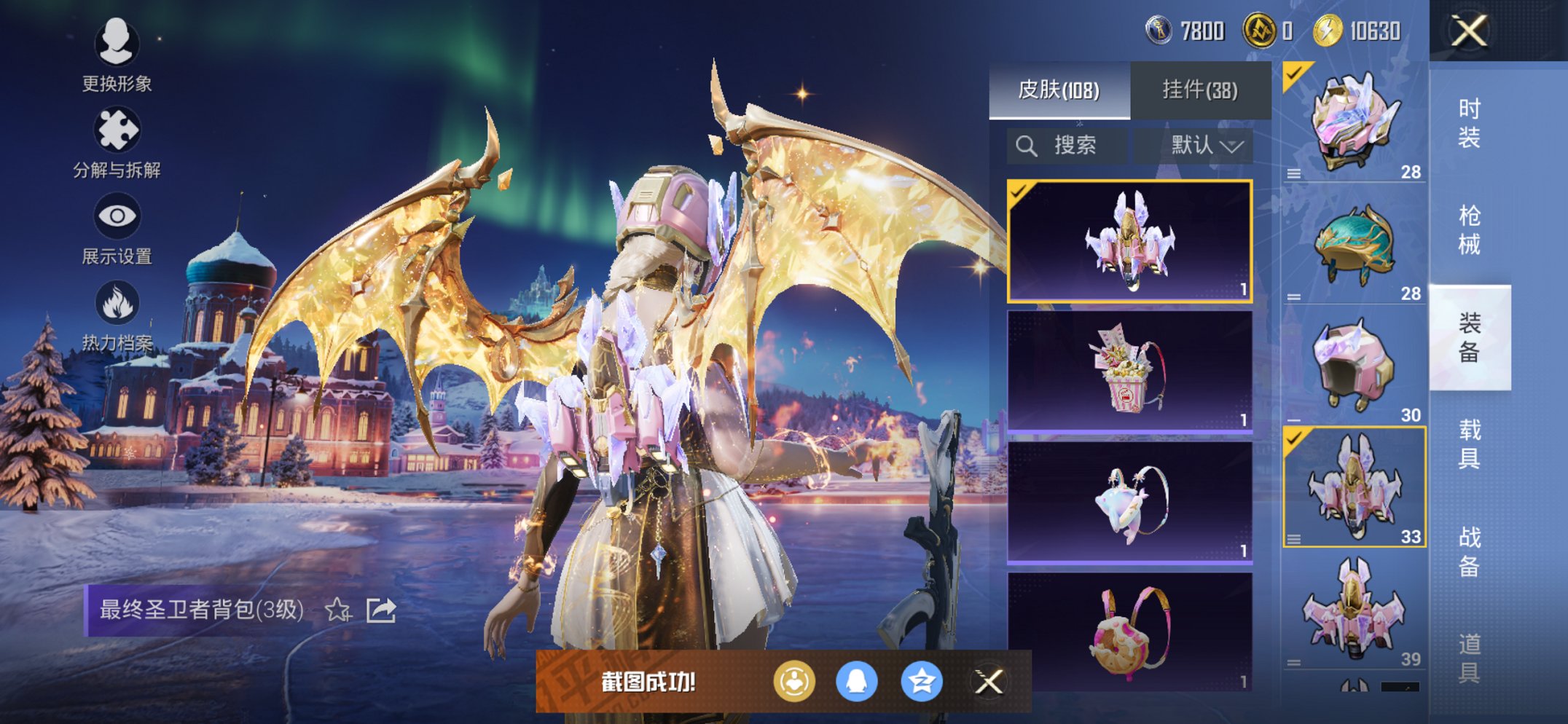Select the white holographic whale backpack skin
This screenshot has width=1568, height=724.
coord(1129,503)
